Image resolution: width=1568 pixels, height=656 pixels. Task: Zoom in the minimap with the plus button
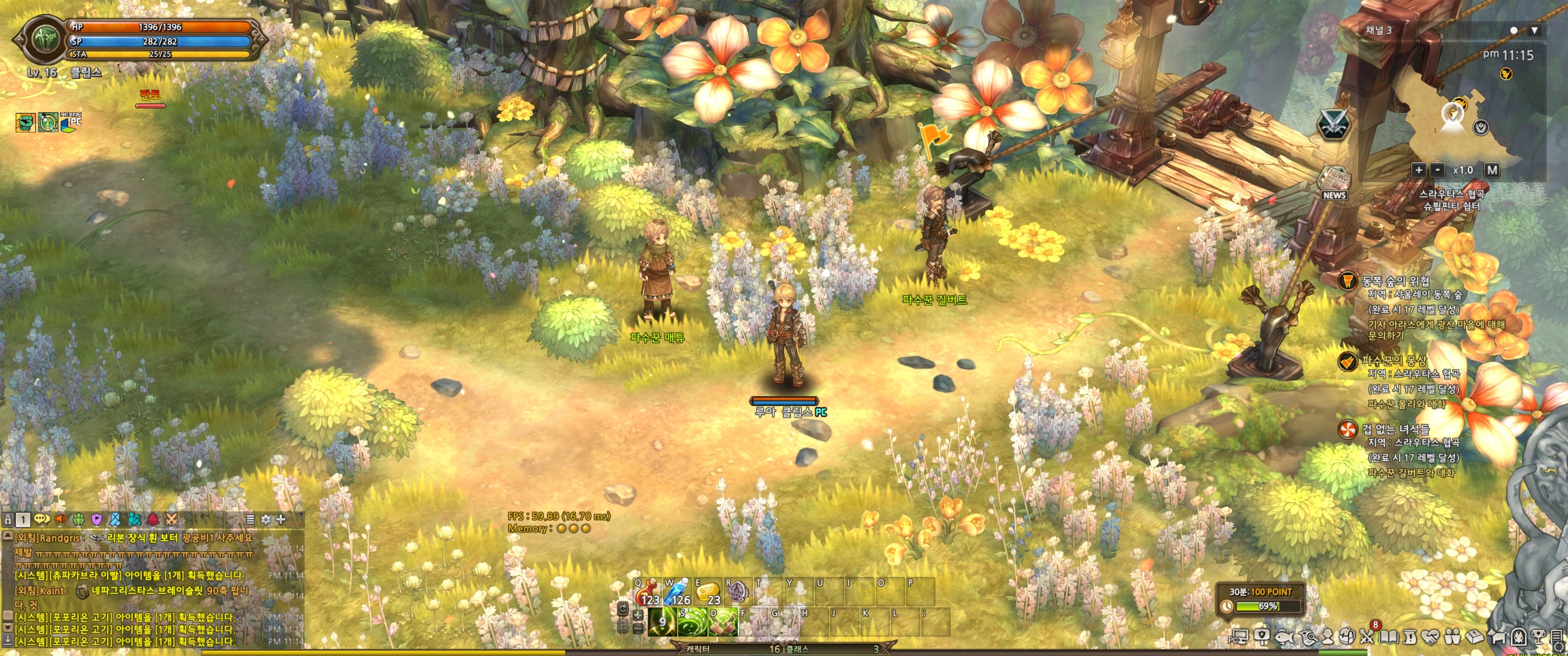coord(1418,170)
